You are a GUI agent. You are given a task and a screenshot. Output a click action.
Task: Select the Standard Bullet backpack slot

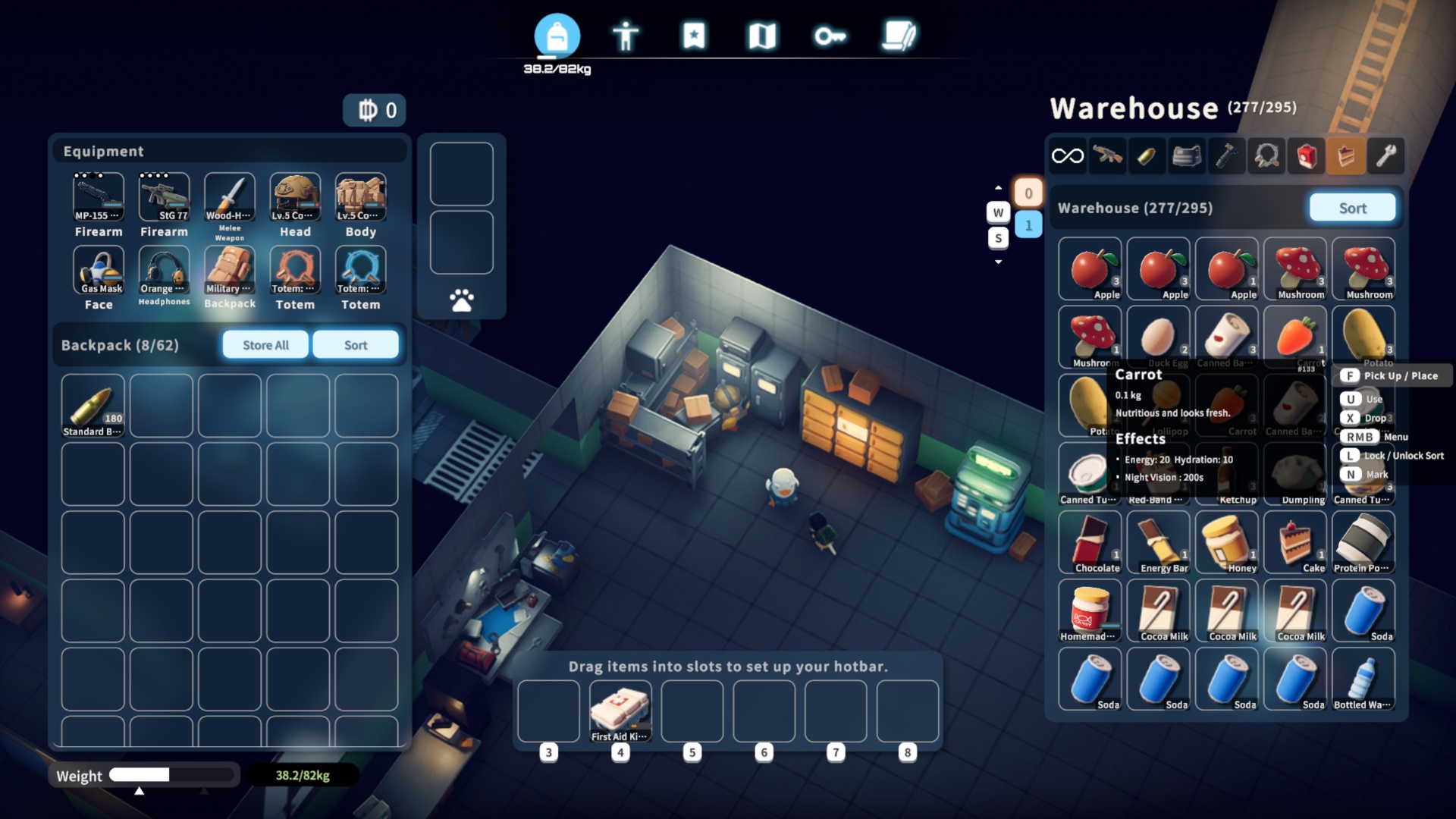click(x=93, y=406)
